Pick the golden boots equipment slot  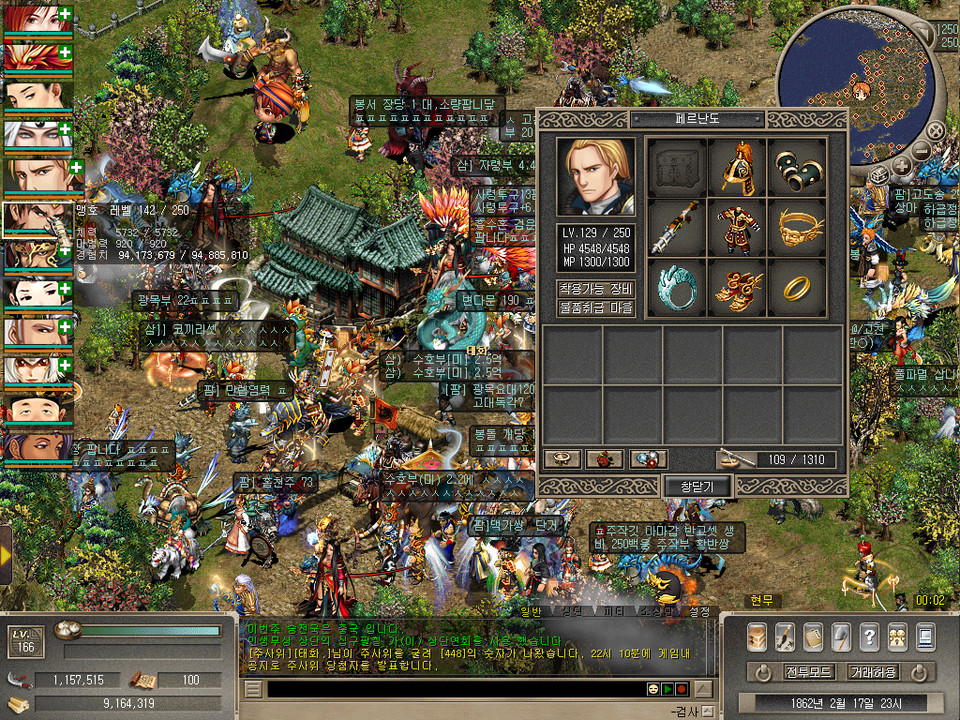[x=737, y=288]
